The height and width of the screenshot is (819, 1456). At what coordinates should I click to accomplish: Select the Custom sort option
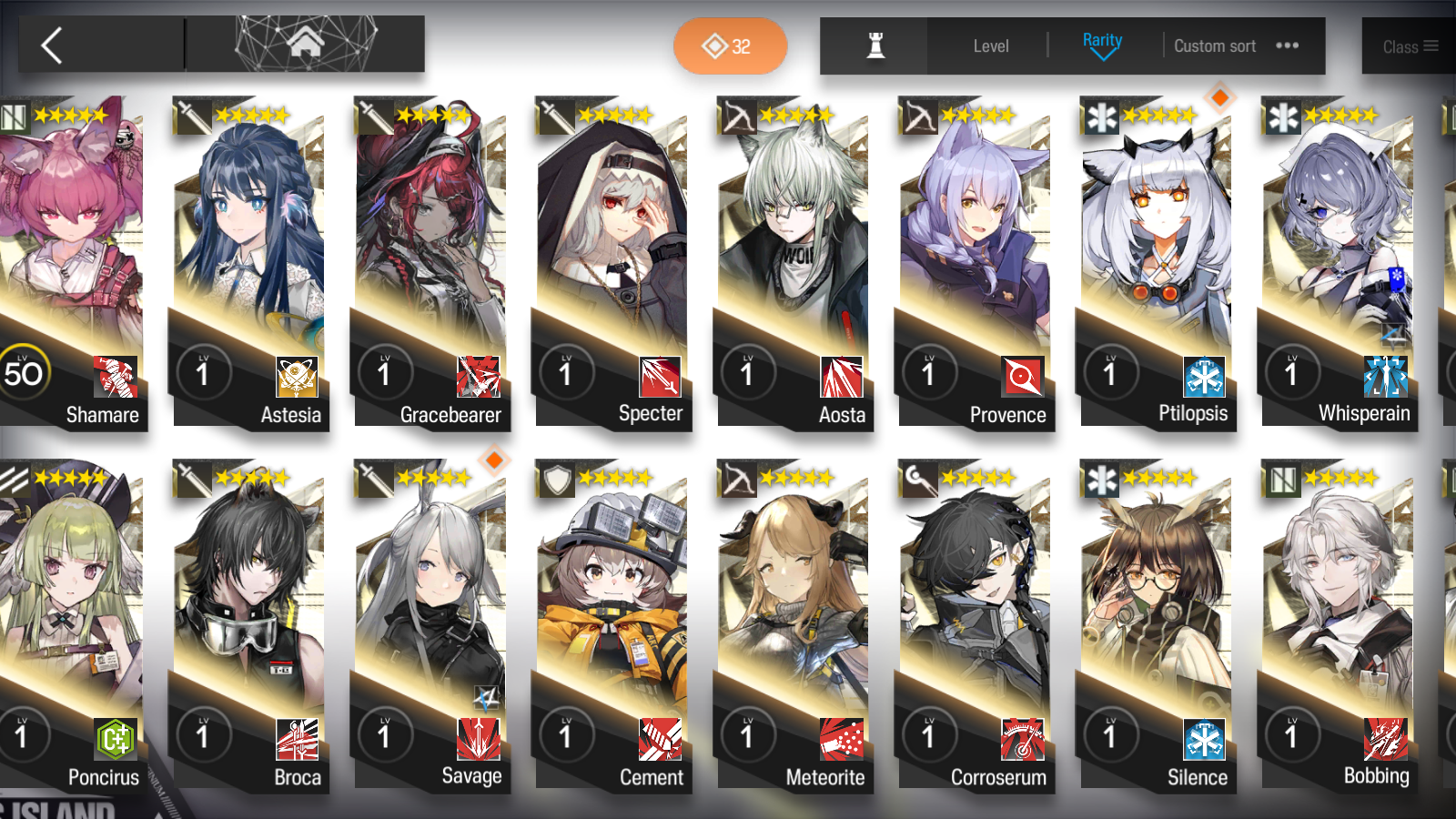pos(1214,45)
